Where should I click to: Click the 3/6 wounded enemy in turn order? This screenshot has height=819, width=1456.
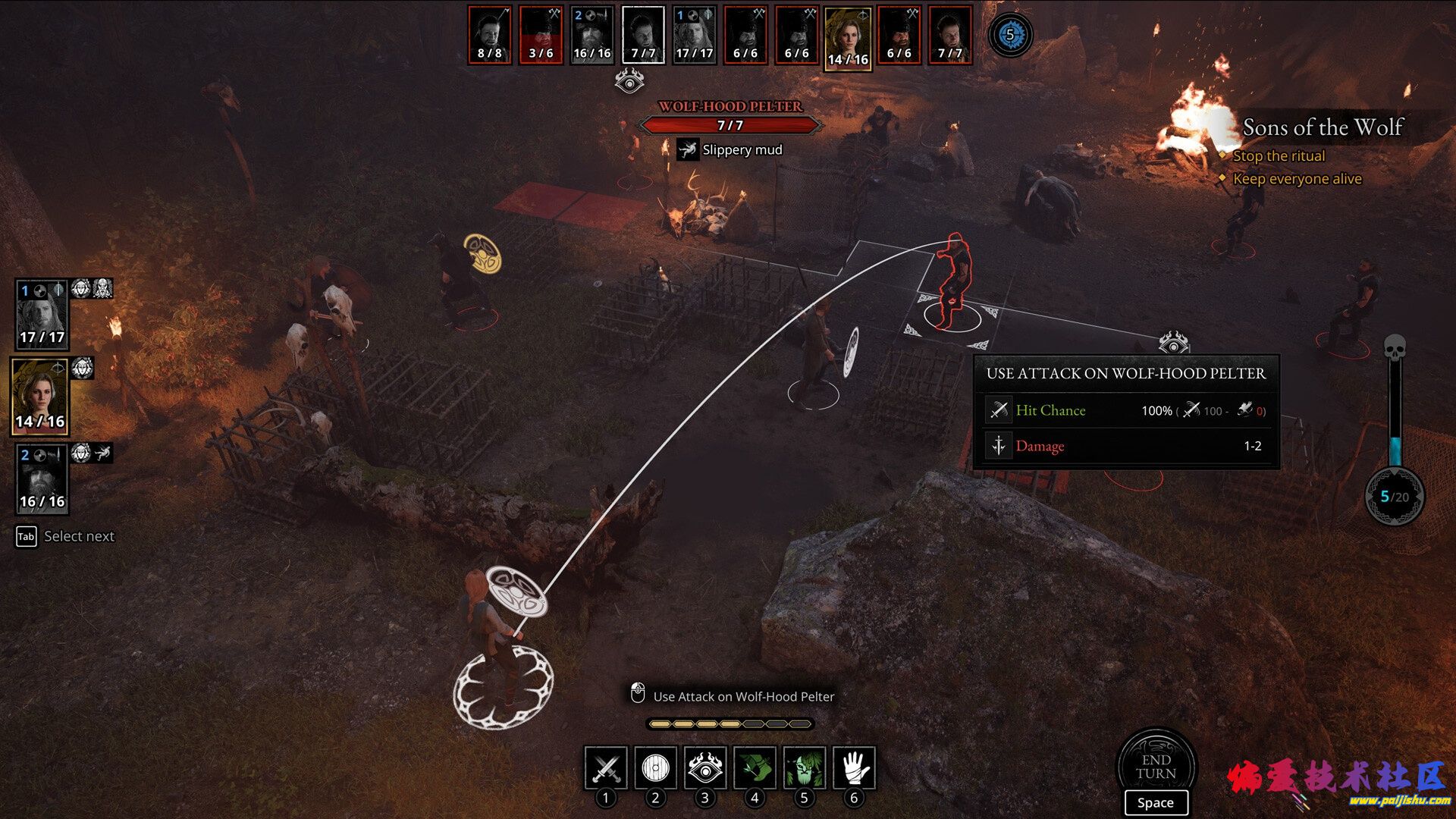(541, 35)
